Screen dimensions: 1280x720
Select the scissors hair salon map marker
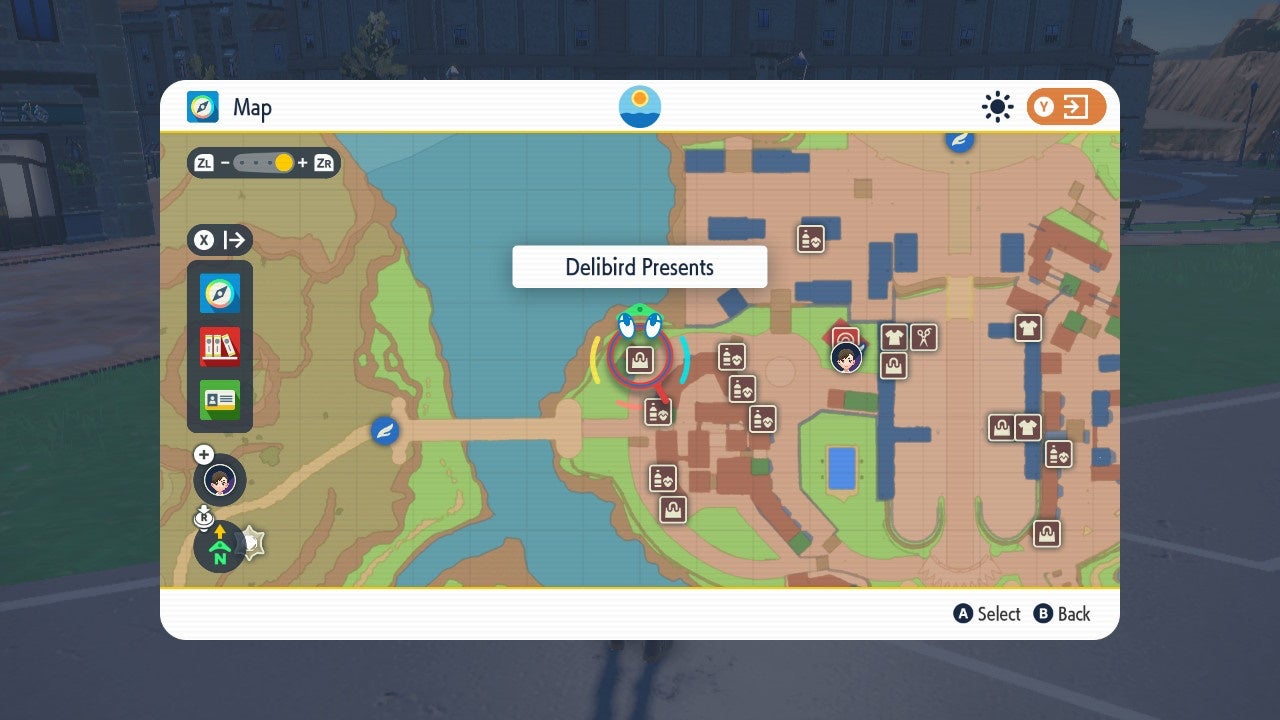point(922,337)
